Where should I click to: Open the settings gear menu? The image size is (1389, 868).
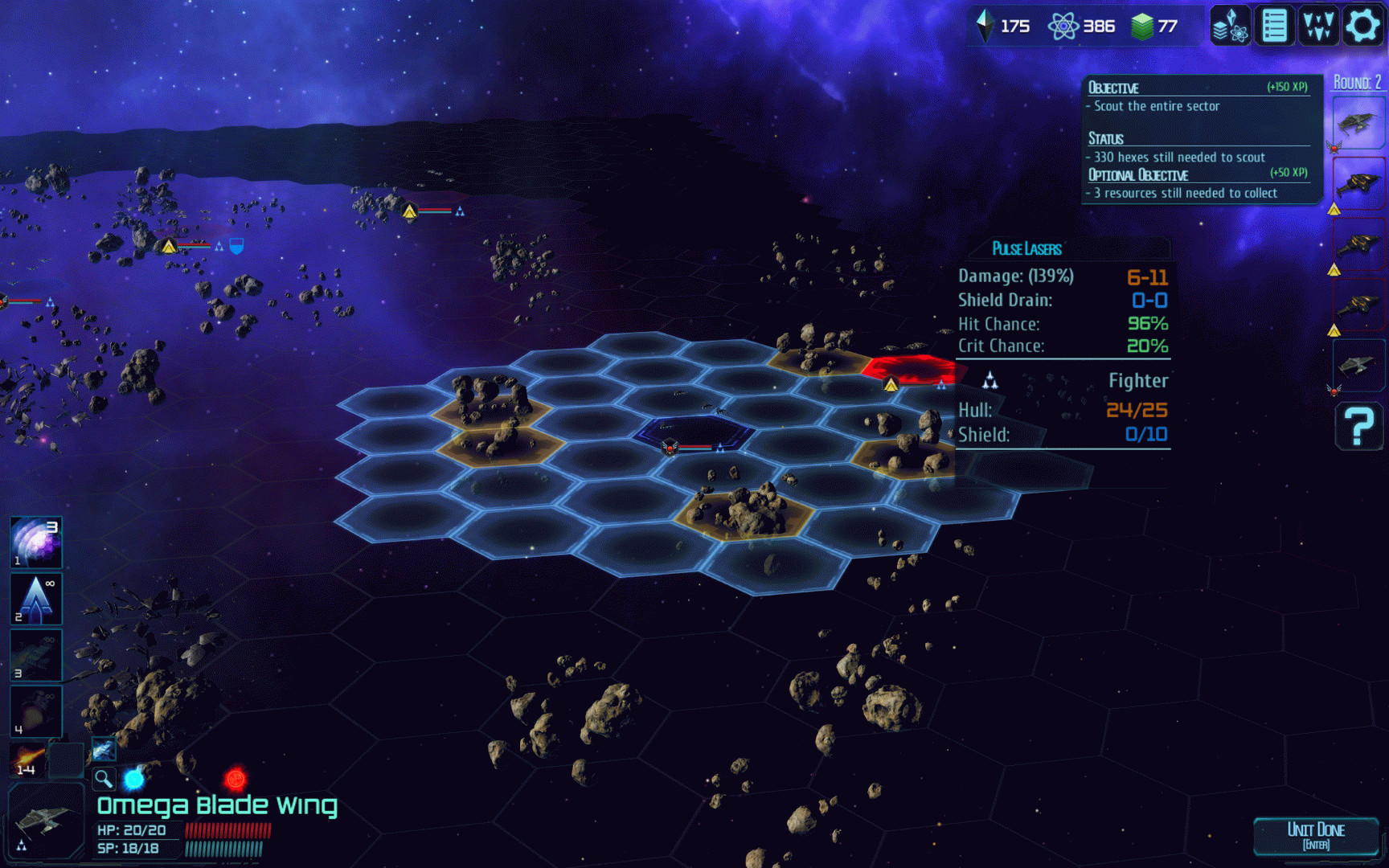pos(1362,26)
